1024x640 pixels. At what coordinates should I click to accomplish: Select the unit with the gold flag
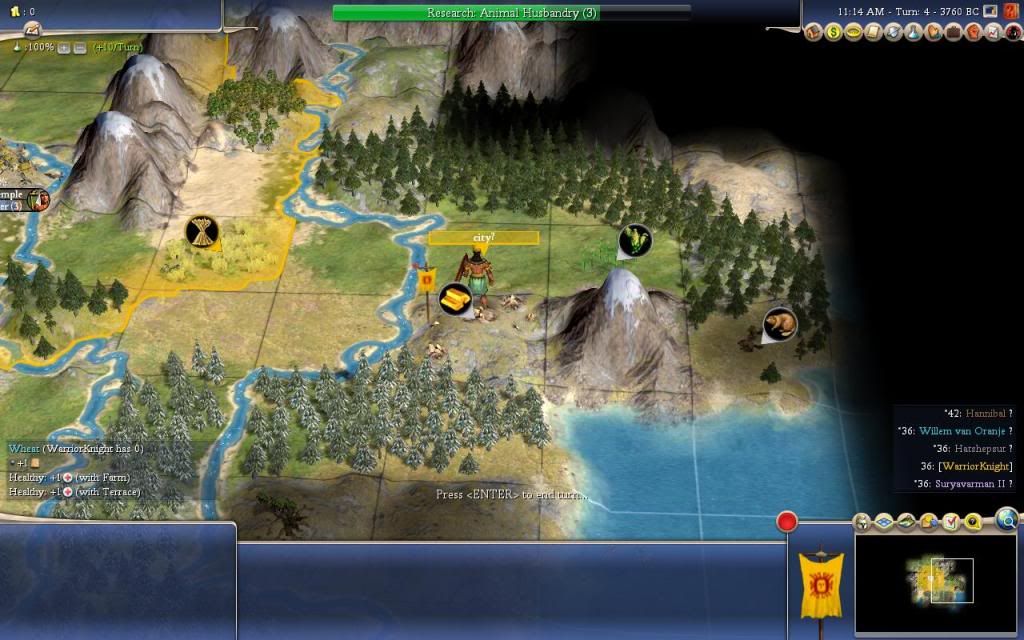pyautogui.click(x=476, y=282)
